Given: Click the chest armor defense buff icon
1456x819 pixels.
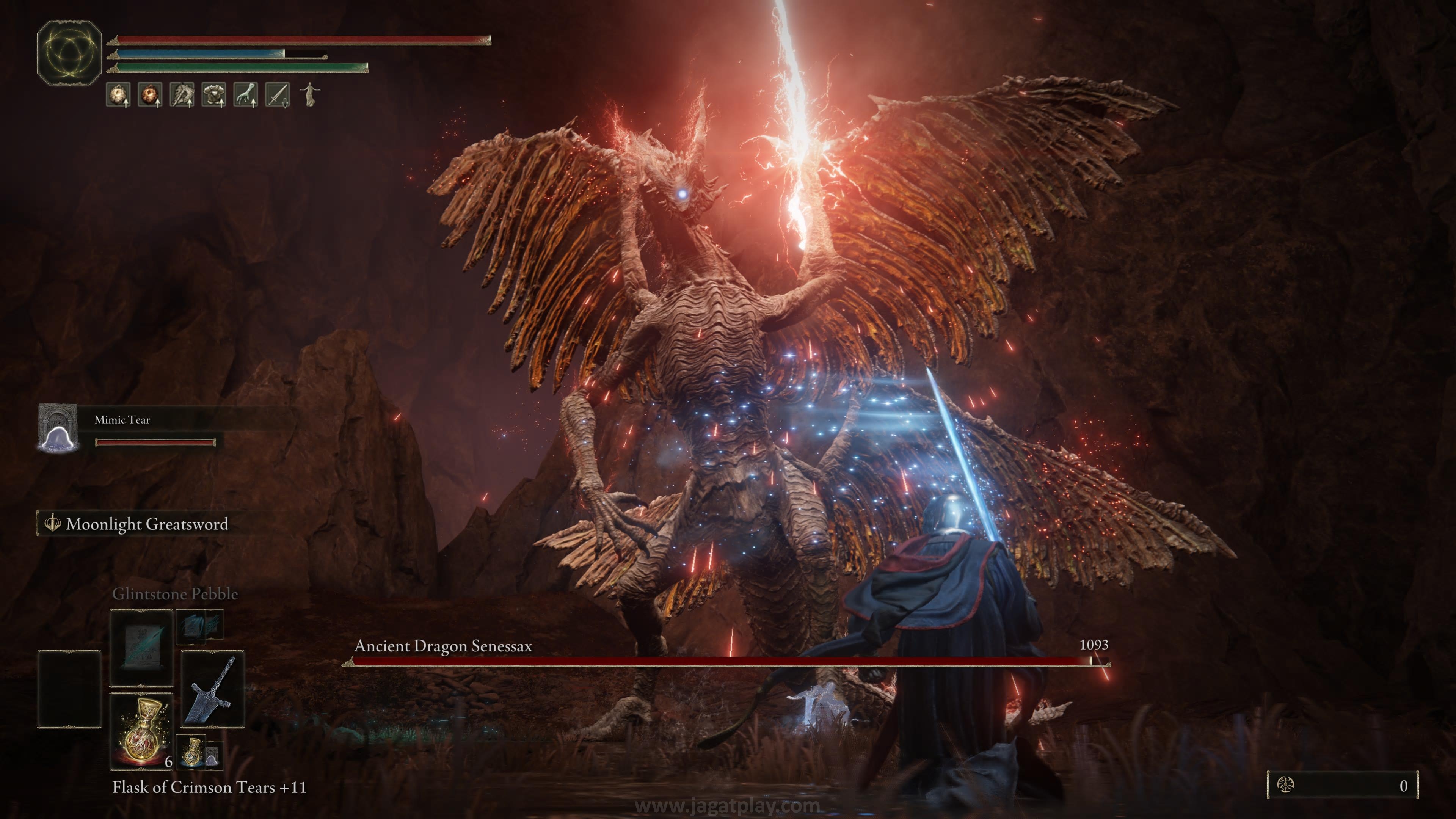Looking at the screenshot, I should 213,94.
